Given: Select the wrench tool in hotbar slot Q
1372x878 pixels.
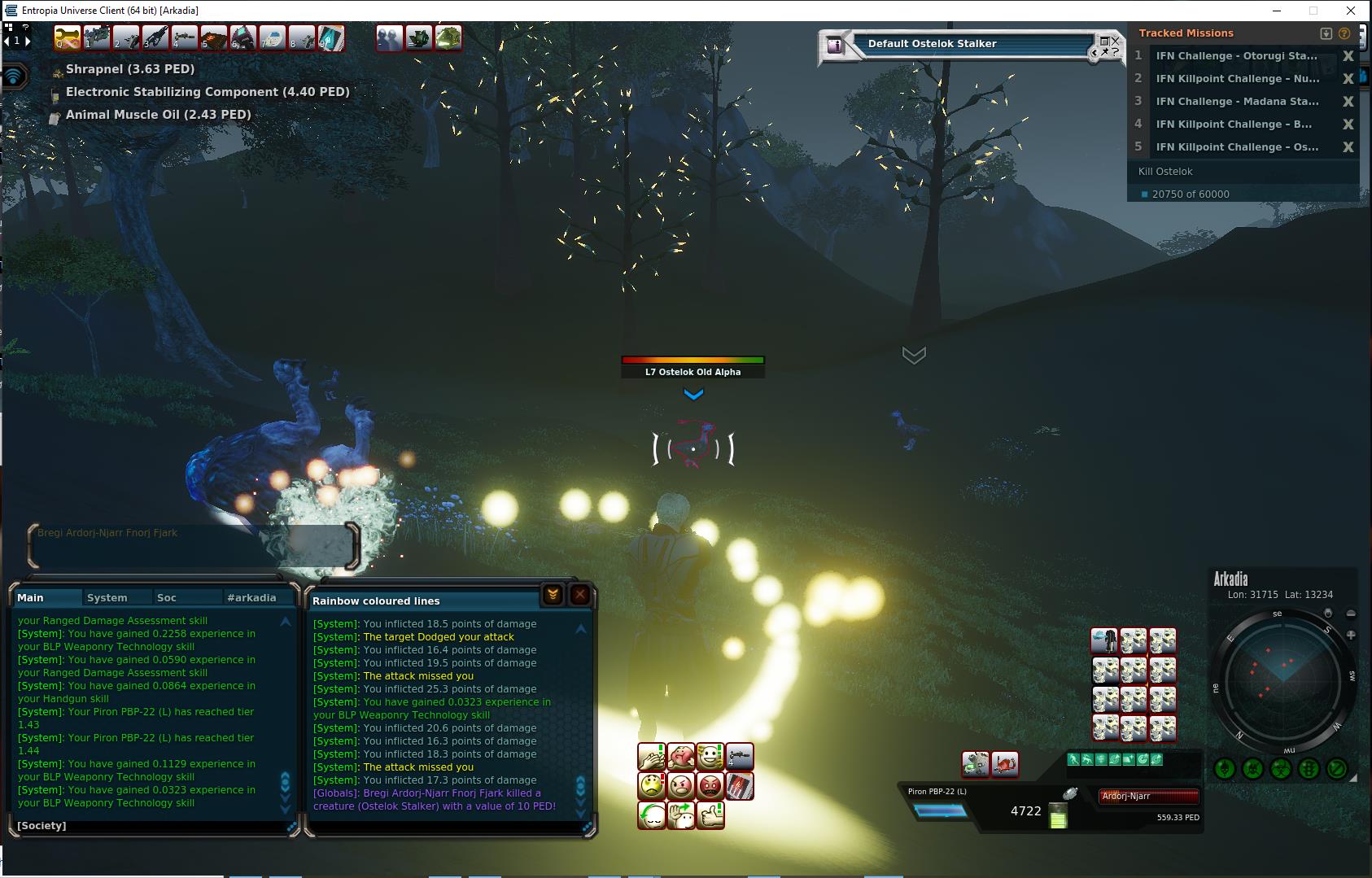Looking at the screenshot, I should pos(67,38).
